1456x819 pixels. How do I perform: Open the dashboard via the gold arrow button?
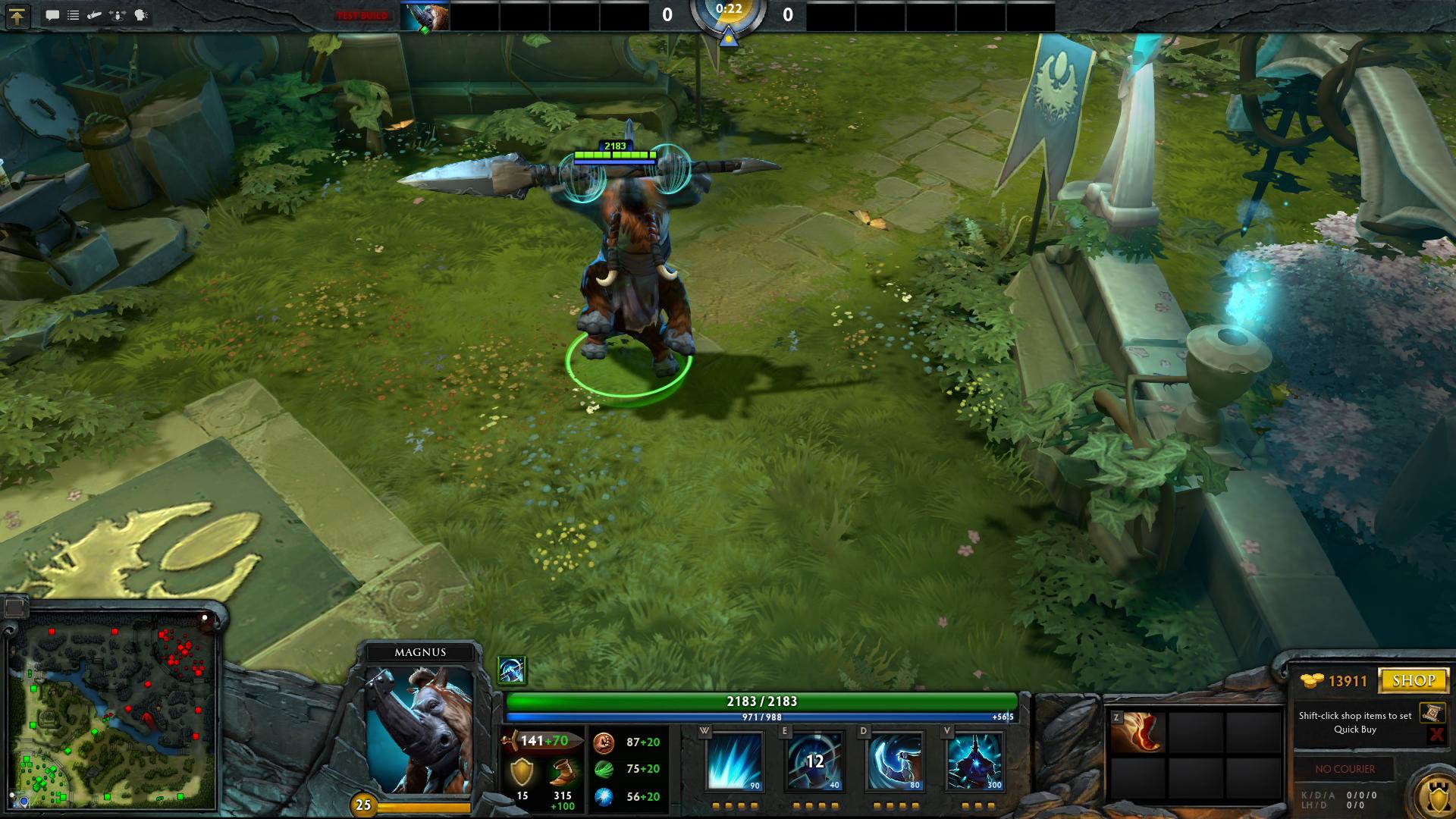point(17,16)
